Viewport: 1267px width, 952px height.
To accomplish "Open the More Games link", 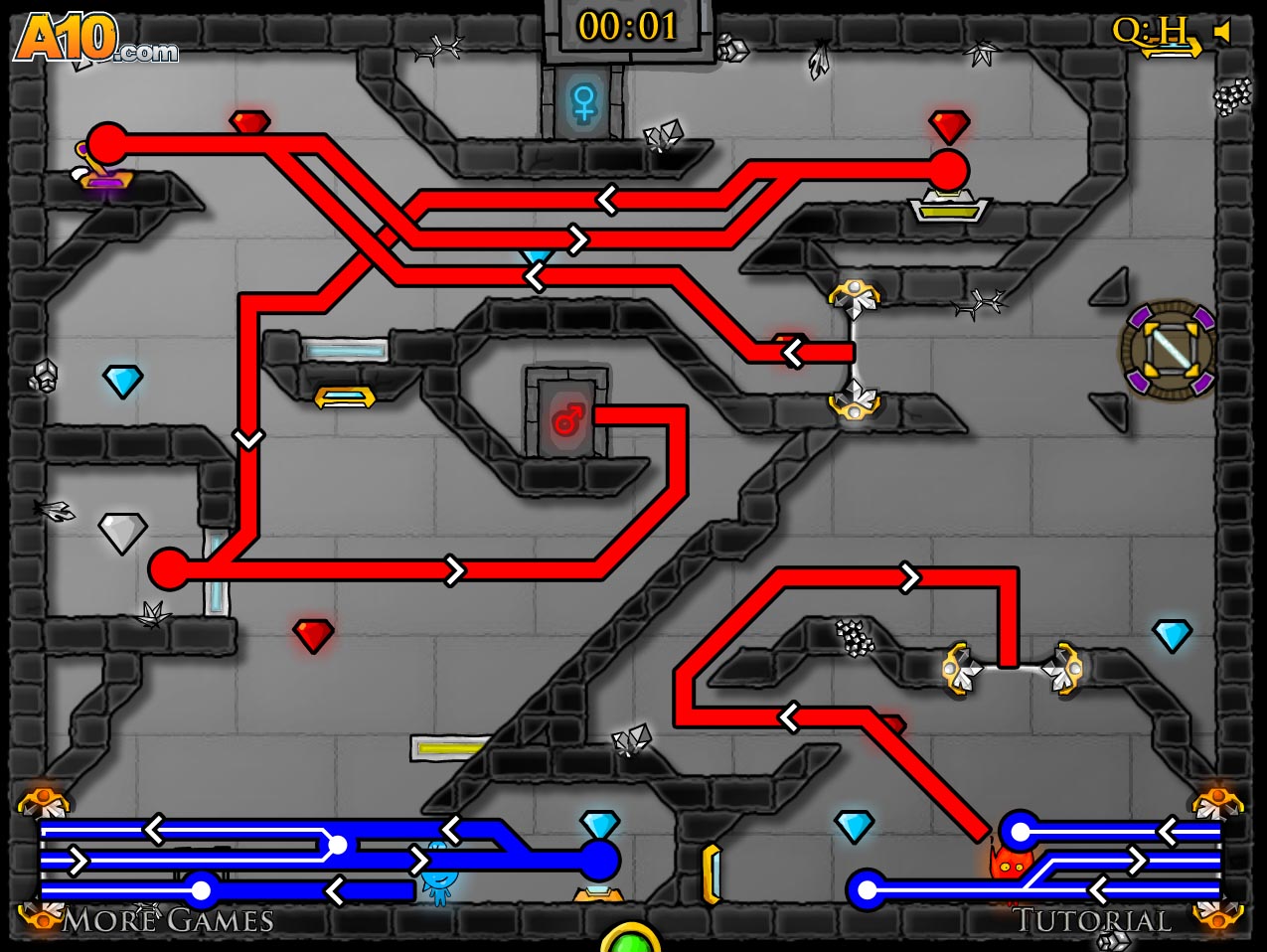I will (167, 921).
